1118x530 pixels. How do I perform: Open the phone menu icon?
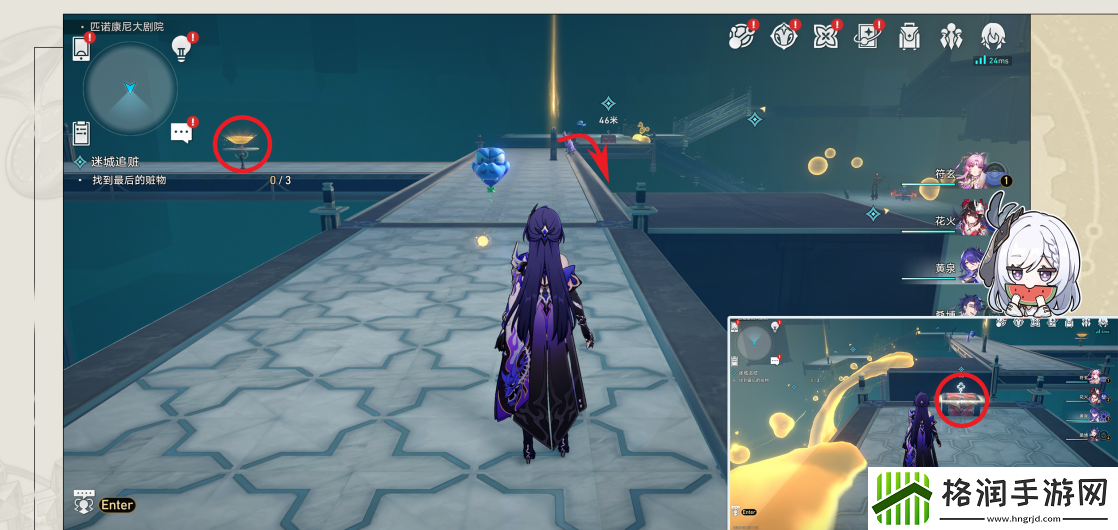pyautogui.click(x=81, y=48)
